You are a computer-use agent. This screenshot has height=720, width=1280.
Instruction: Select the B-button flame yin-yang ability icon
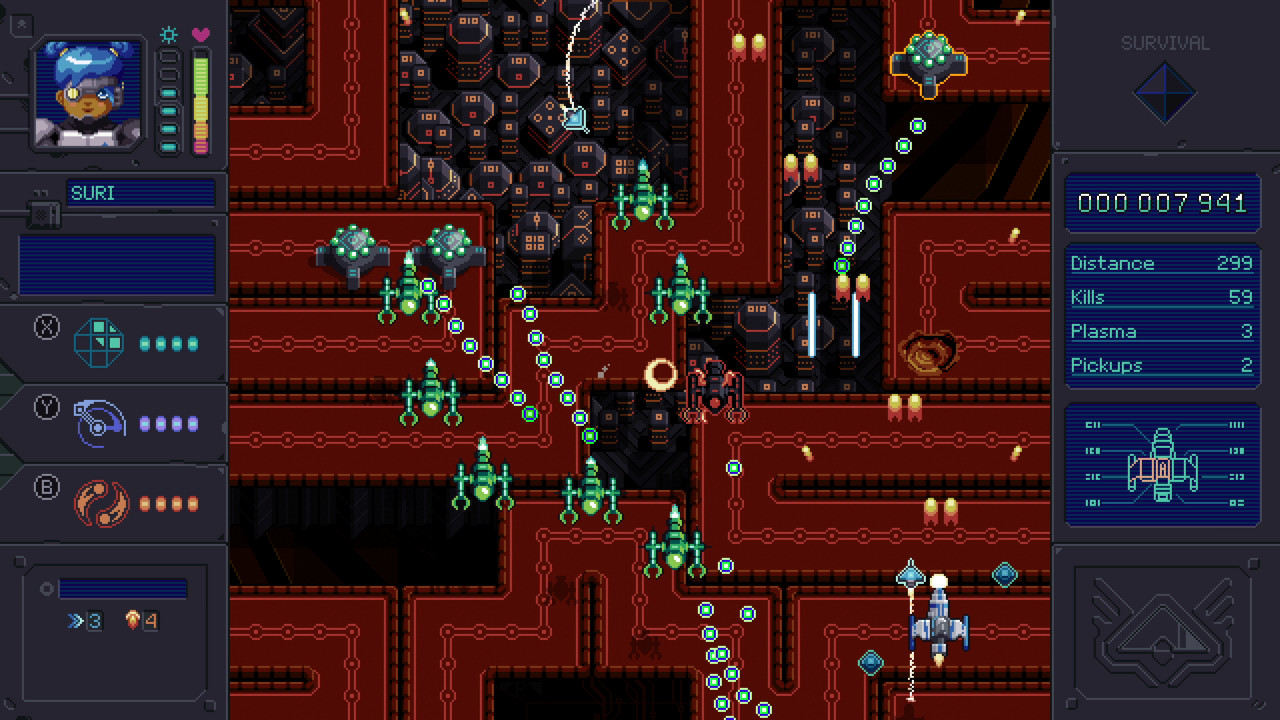click(x=99, y=503)
